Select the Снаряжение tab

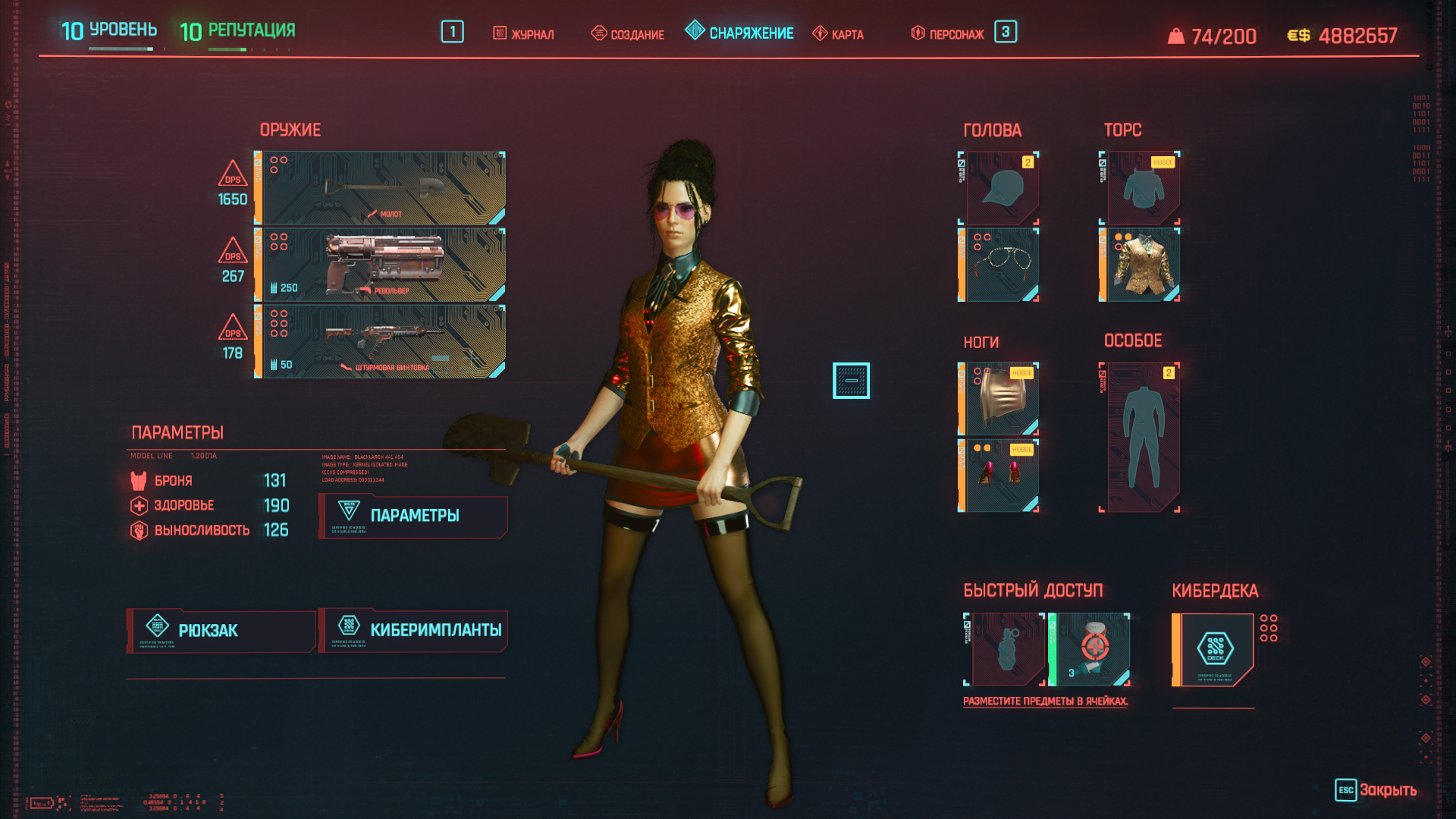pyautogui.click(x=740, y=33)
